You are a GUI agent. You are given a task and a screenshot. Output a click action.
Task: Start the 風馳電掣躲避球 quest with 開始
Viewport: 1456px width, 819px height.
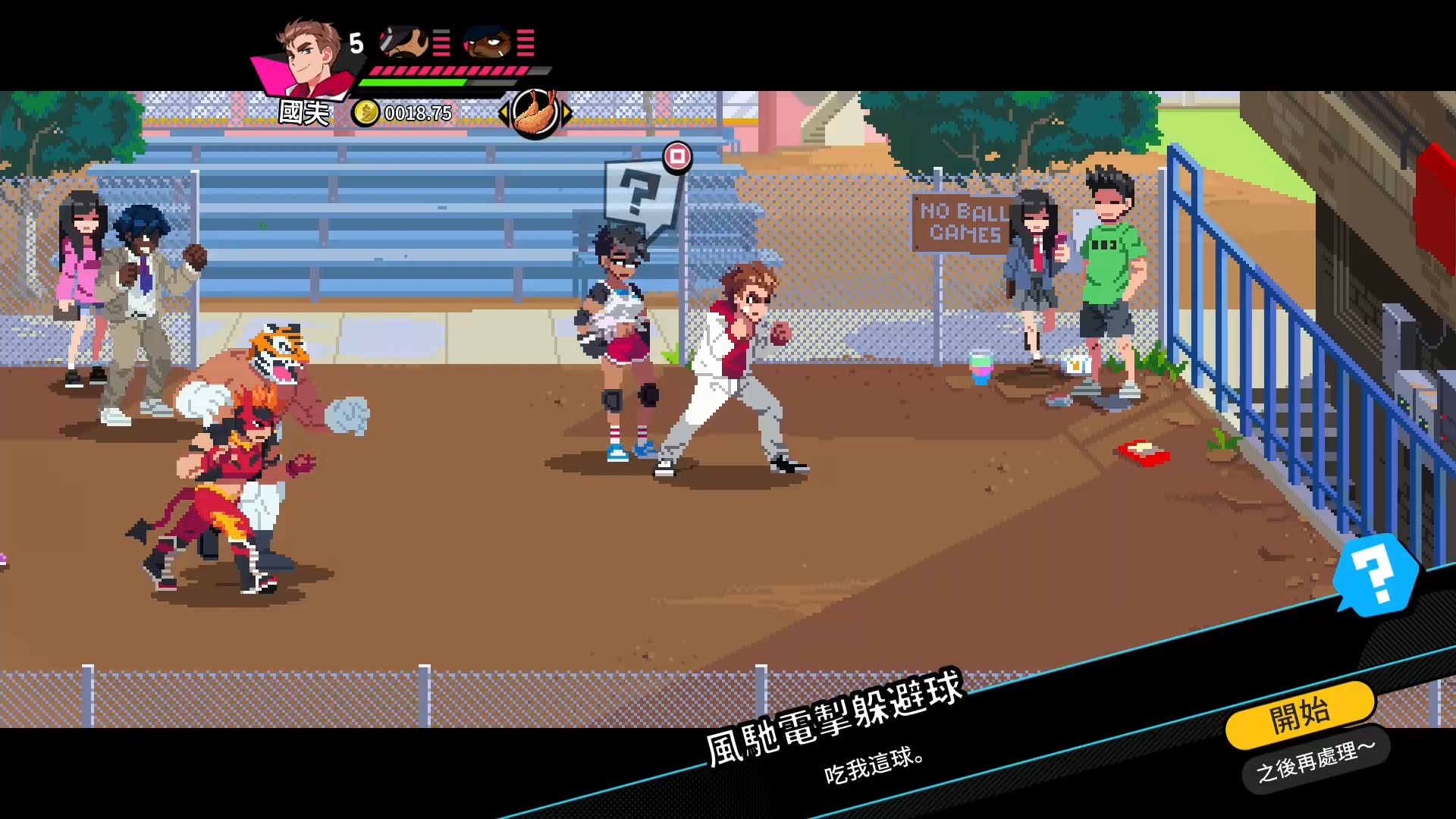(x=1300, y=714)
